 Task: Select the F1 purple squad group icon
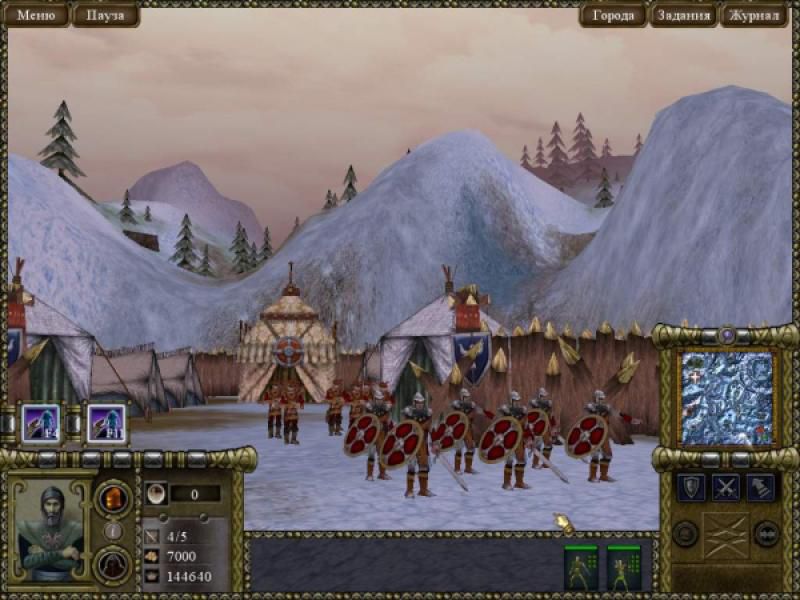pos(105,422)
